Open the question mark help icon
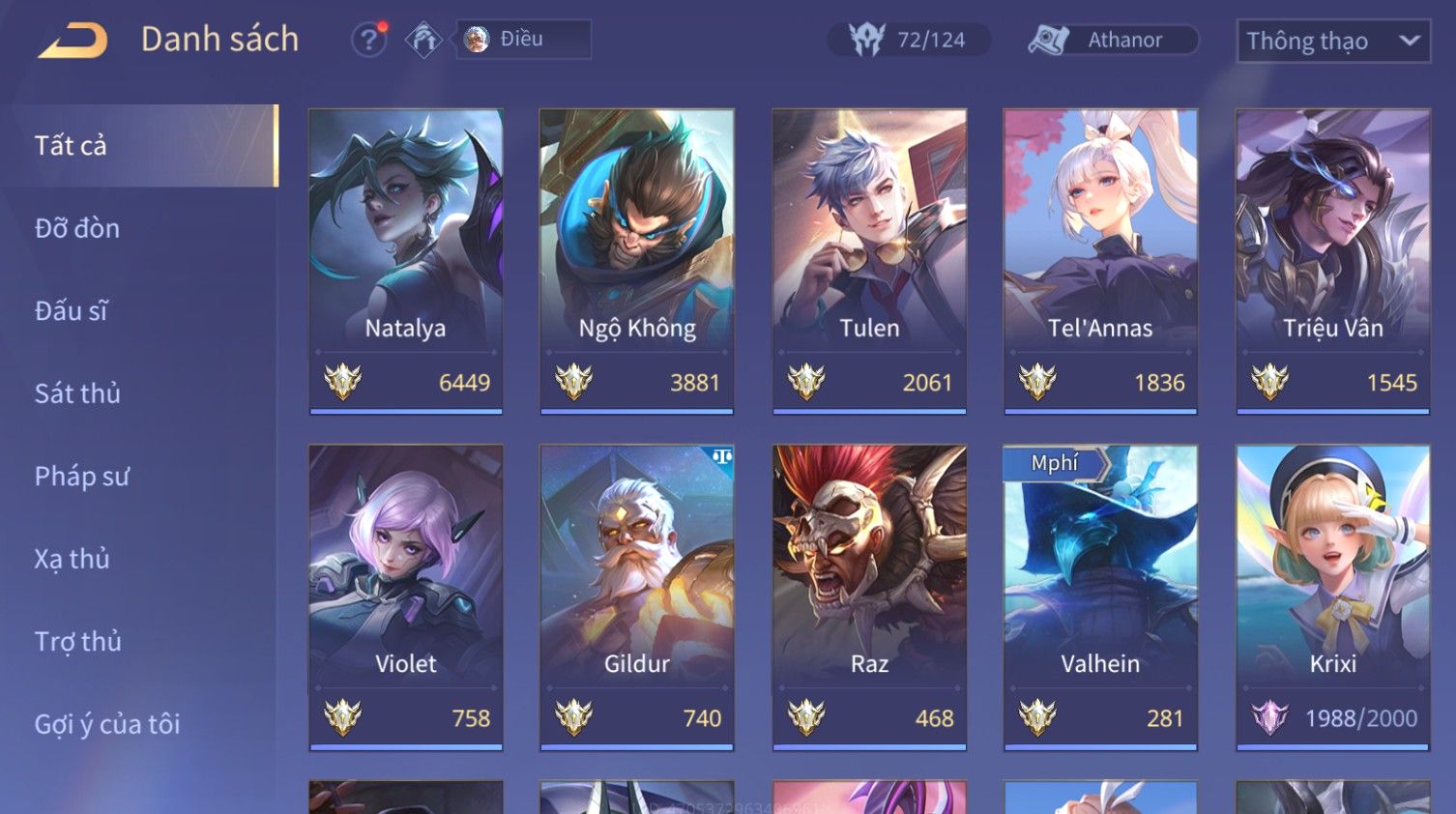Image resolution: width=1456 pixels, height=814 pixels. coord(368,40)
